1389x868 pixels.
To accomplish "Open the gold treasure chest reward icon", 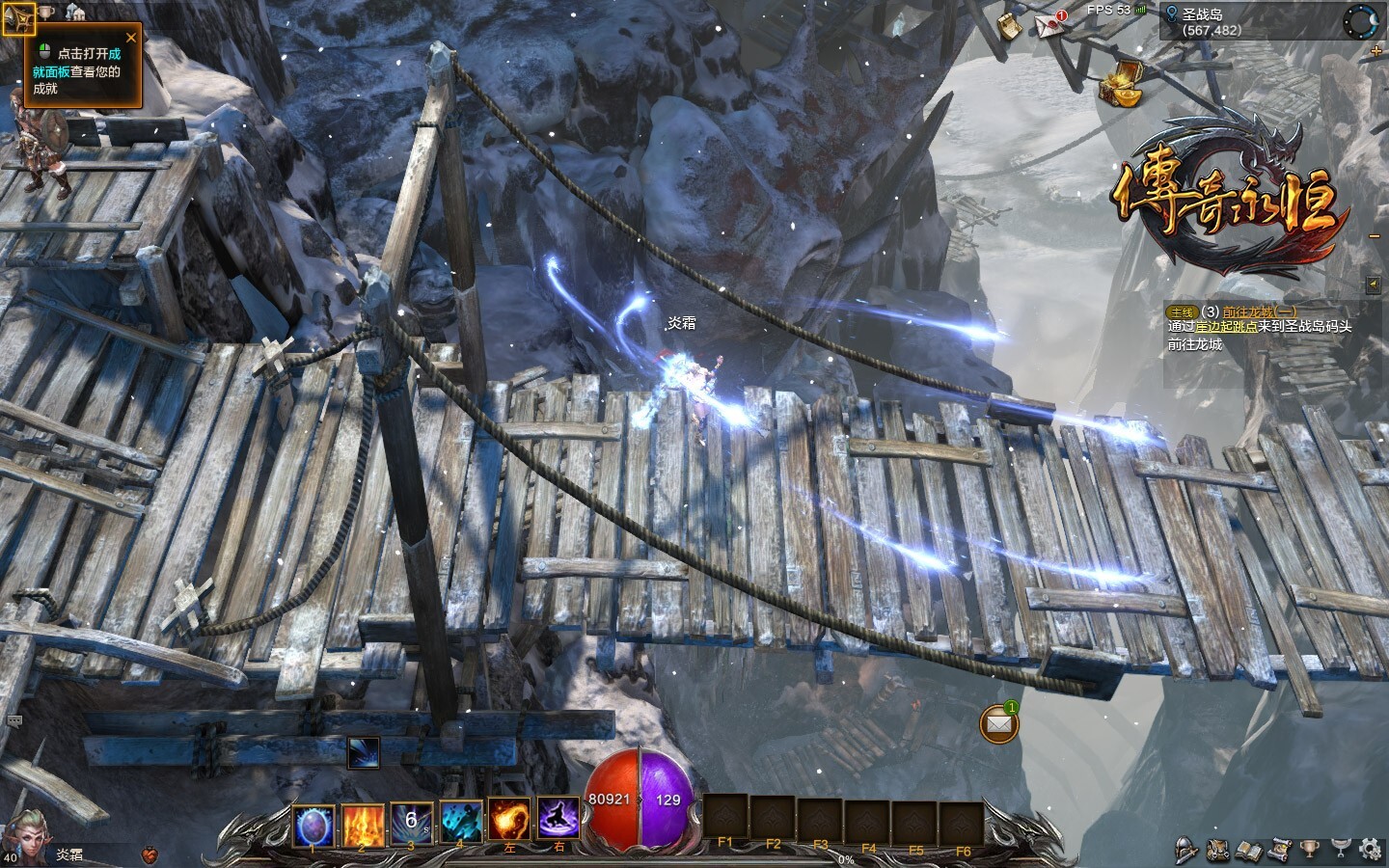I will (1121, 84).
